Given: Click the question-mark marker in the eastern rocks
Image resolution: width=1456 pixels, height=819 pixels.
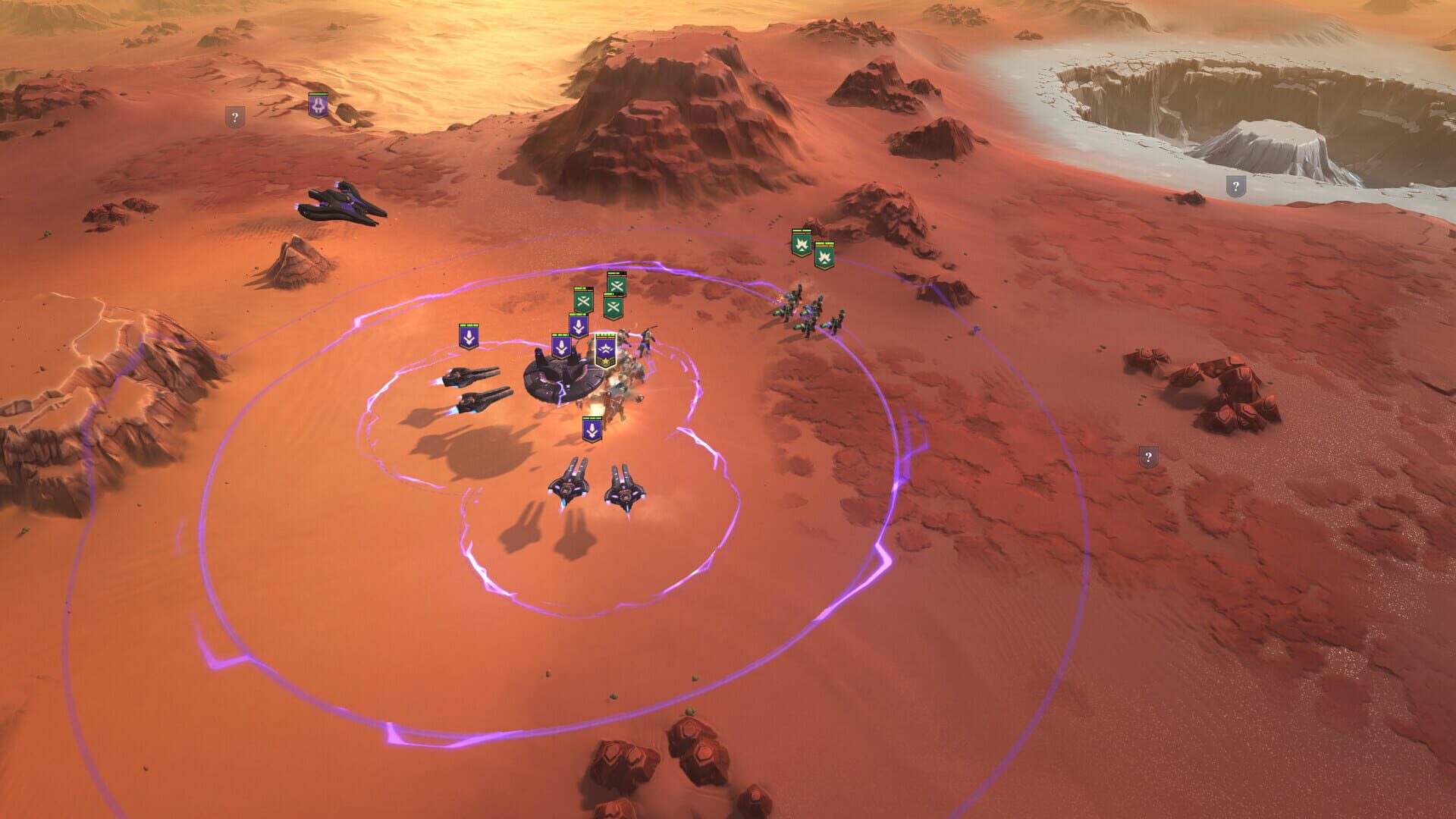Looking at the screenshot, I should [1150, 455].
